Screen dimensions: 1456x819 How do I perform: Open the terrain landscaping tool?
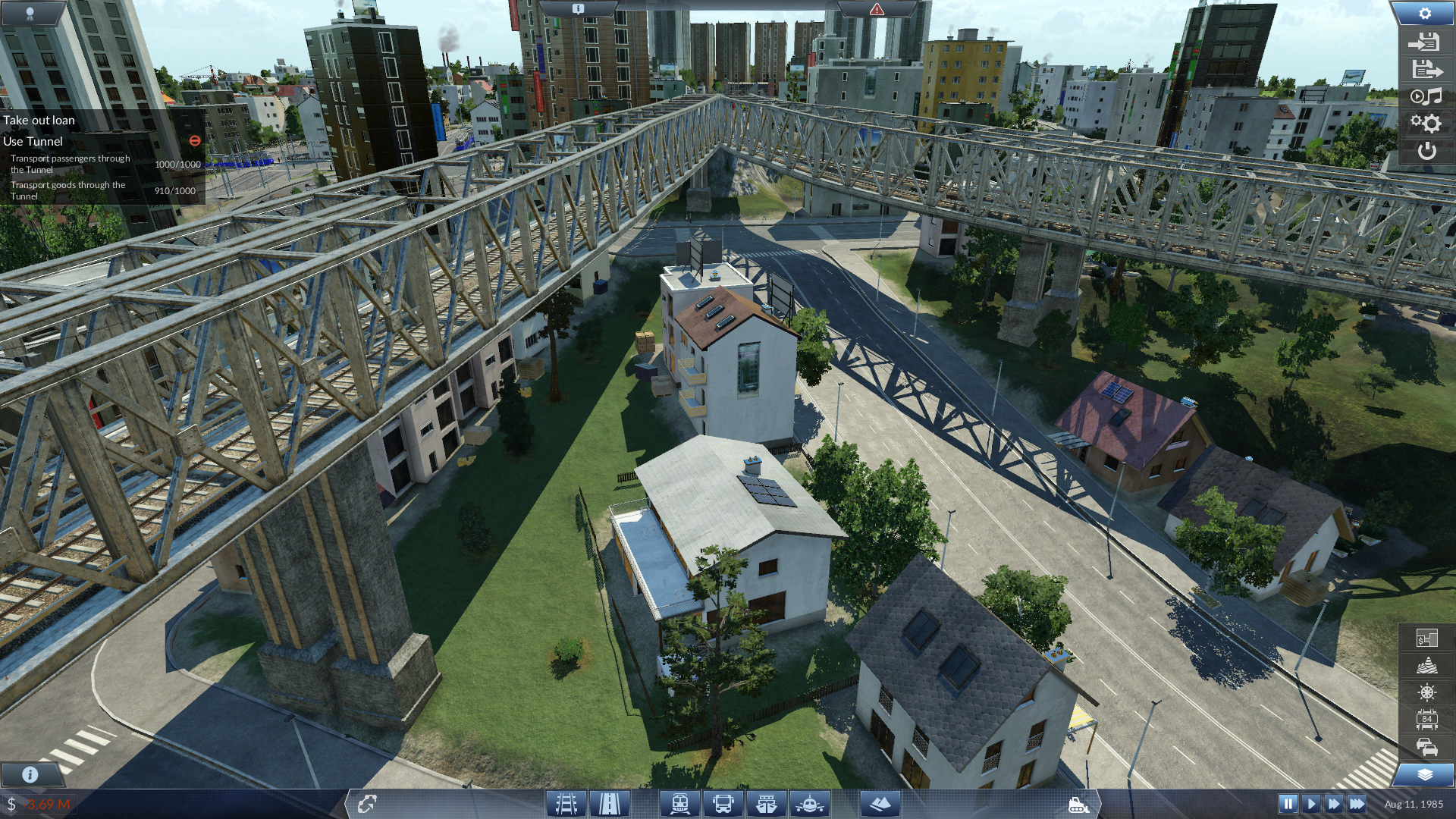pyautogui.click(x=880, y=803)
